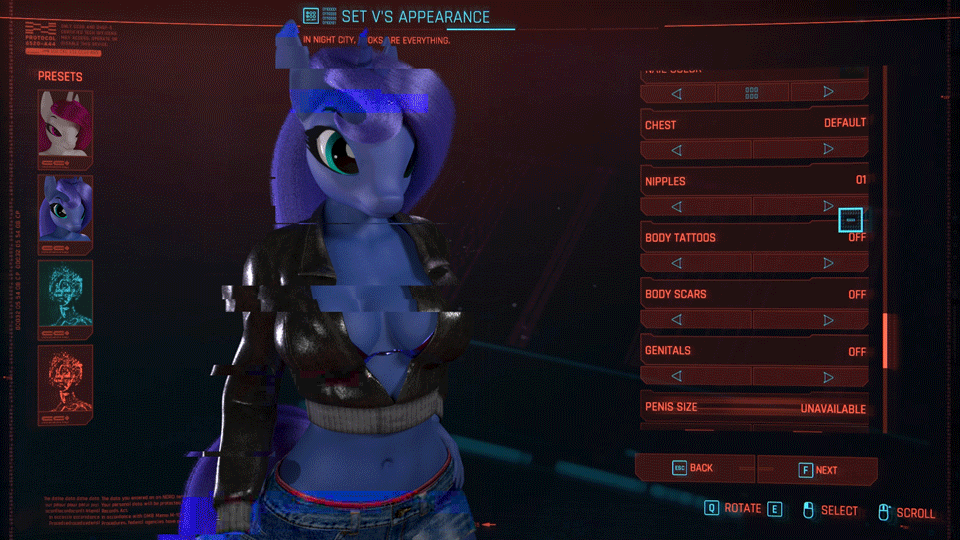960x540 pixels.
Task: Go back with the Back button
Action: tap(695, 468)
